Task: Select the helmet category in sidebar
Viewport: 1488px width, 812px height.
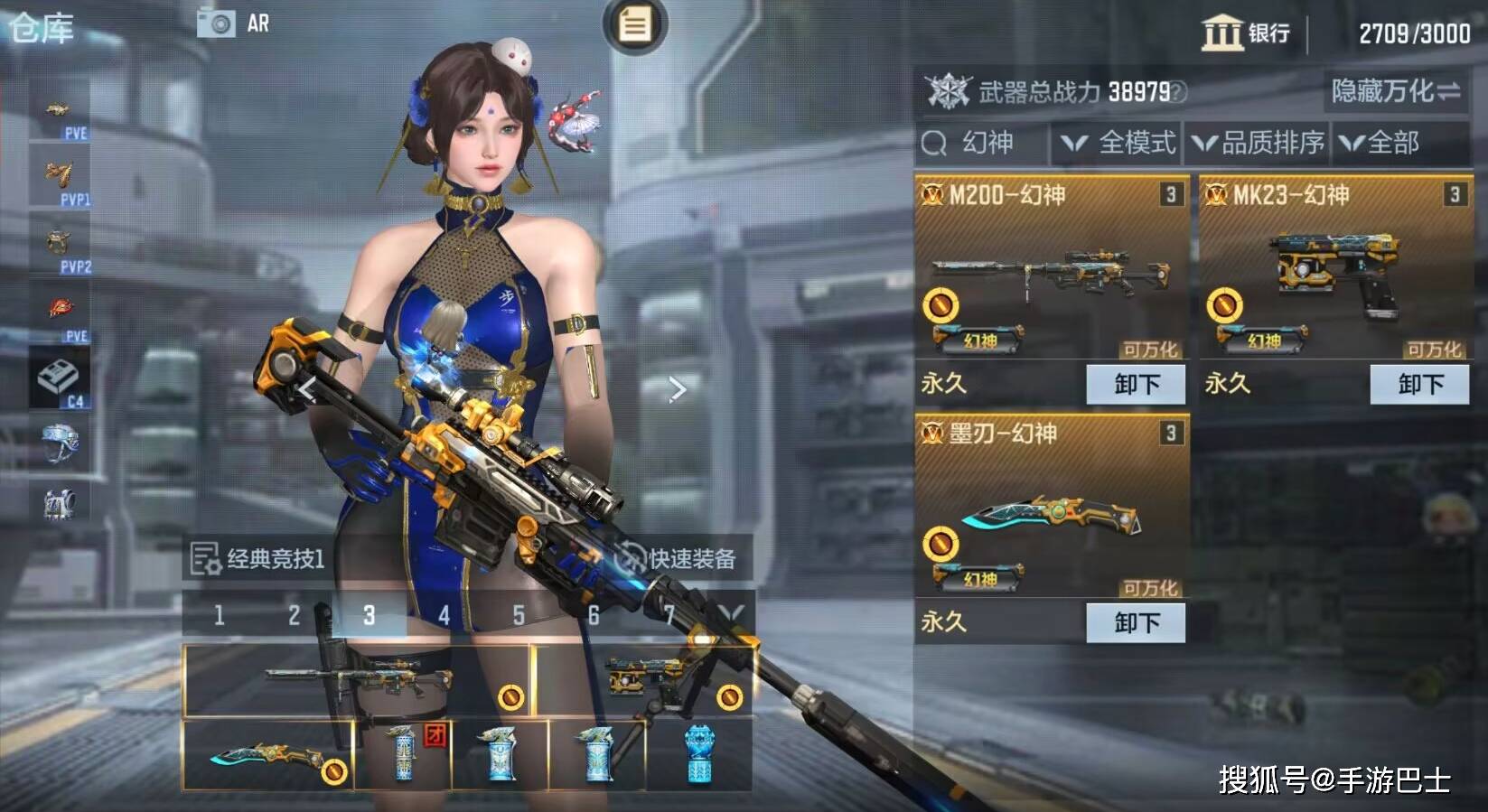Action: (60, 443)
